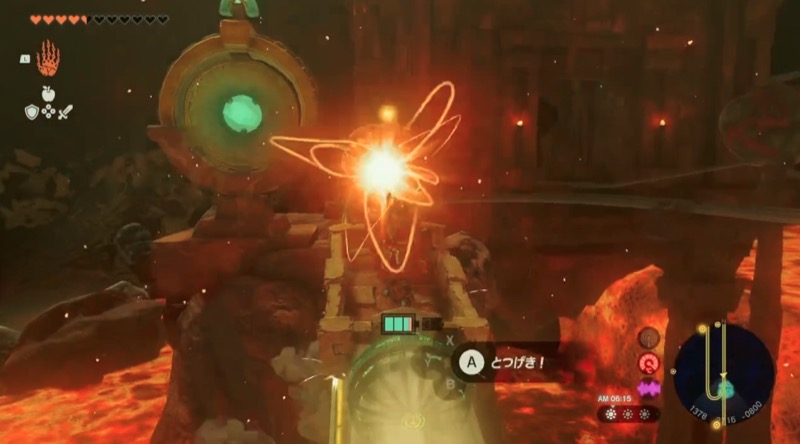
Task: Choose the sword weapon quick-select icon
Action: [65, 111]
